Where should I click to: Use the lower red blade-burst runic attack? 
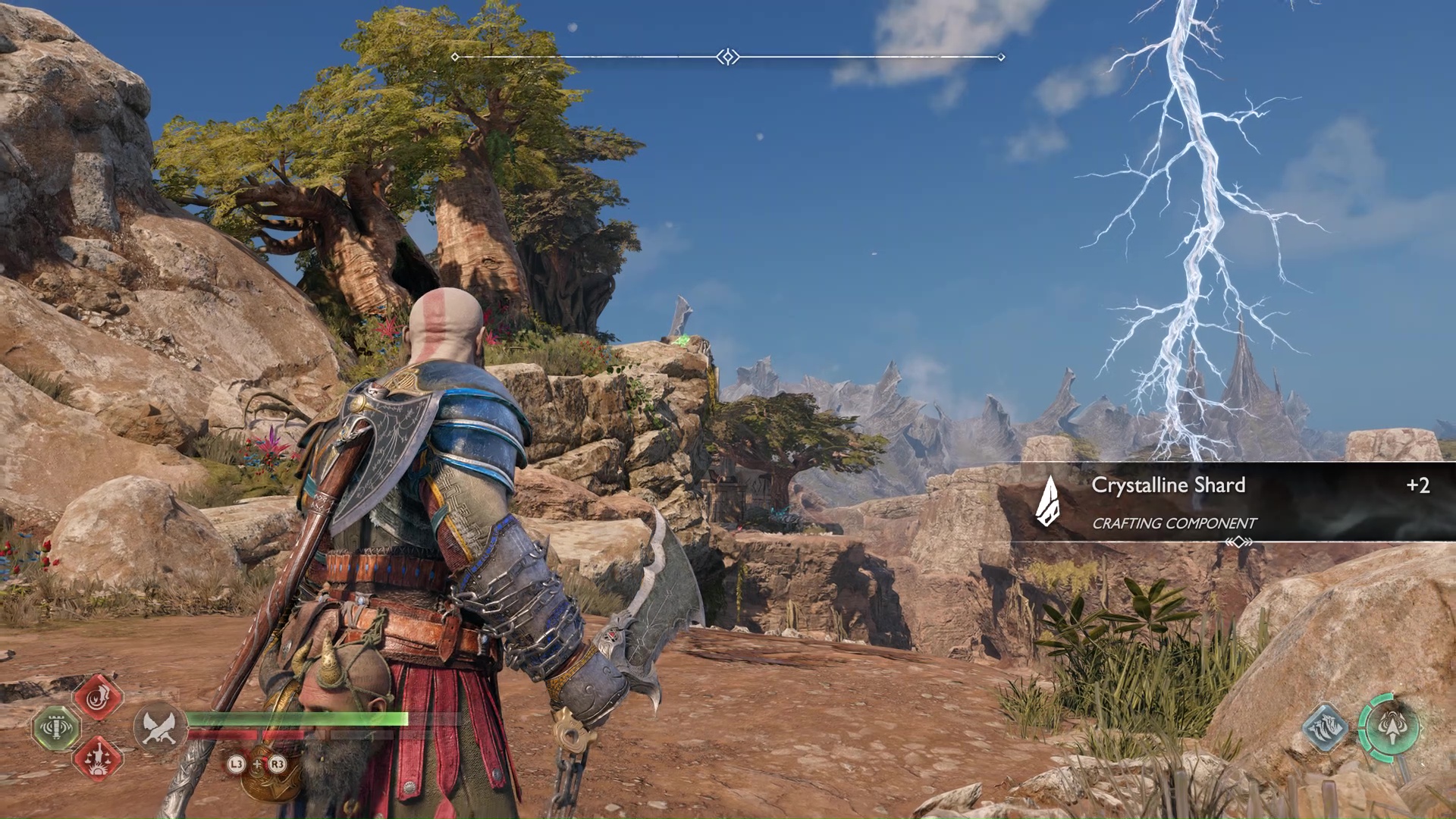(x=98, y=758)
